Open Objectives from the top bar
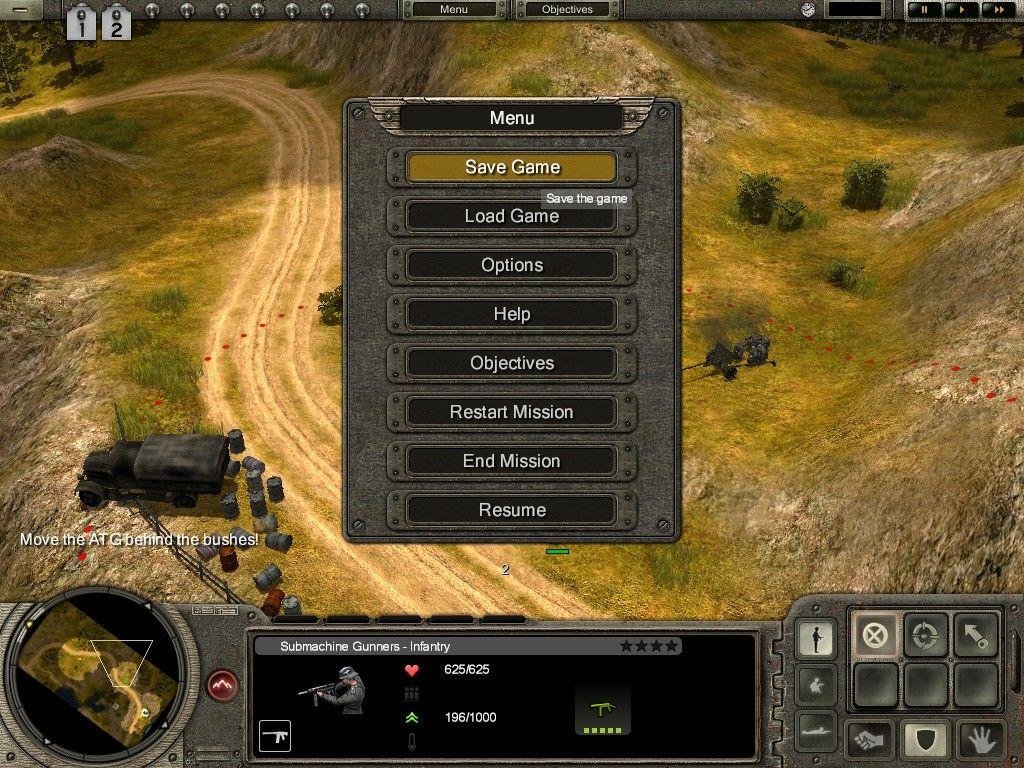Screen dimensions: 1024x768 point(567,10)
